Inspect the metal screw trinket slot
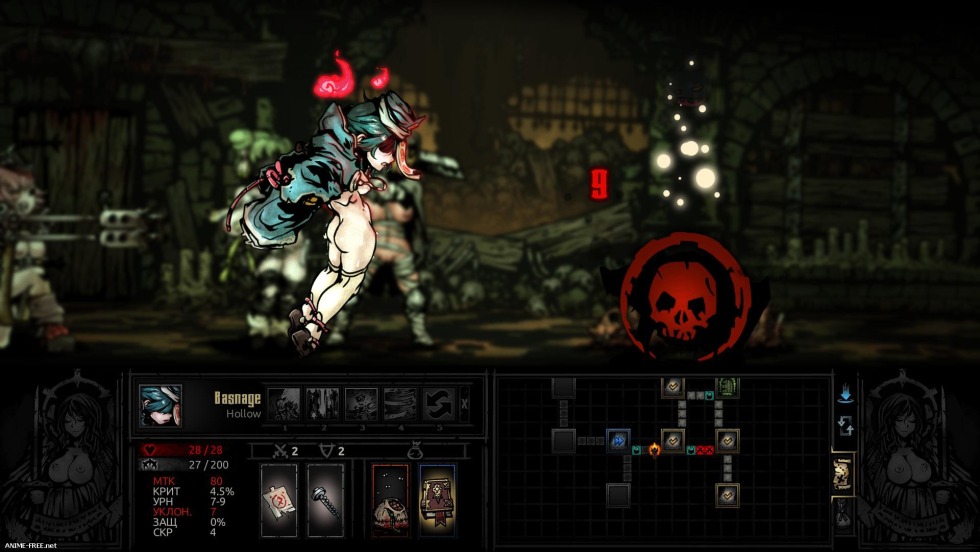Viewport: 980px width, 552px height. pos(325,499)
